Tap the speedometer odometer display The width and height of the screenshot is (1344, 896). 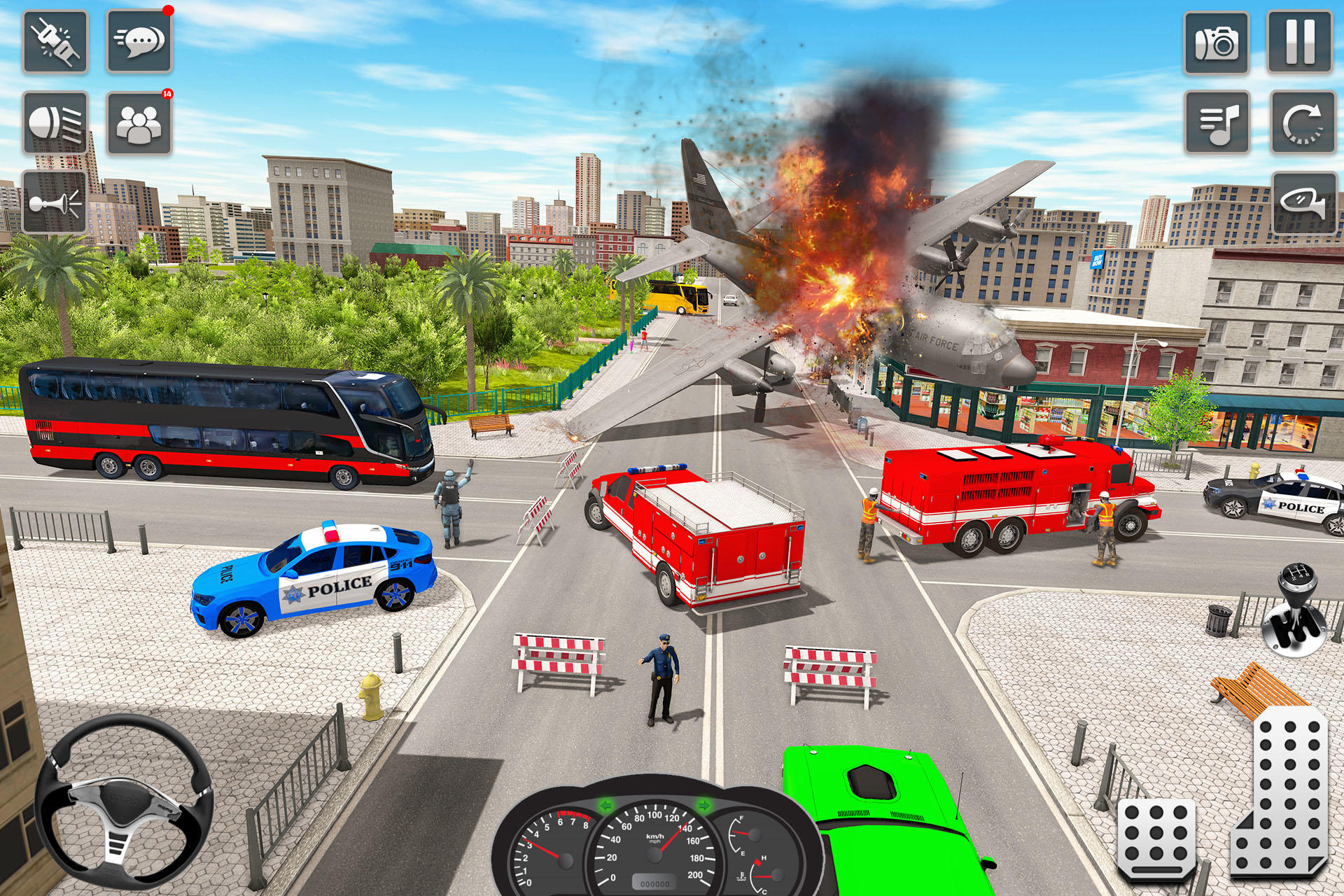click(654, 883)
